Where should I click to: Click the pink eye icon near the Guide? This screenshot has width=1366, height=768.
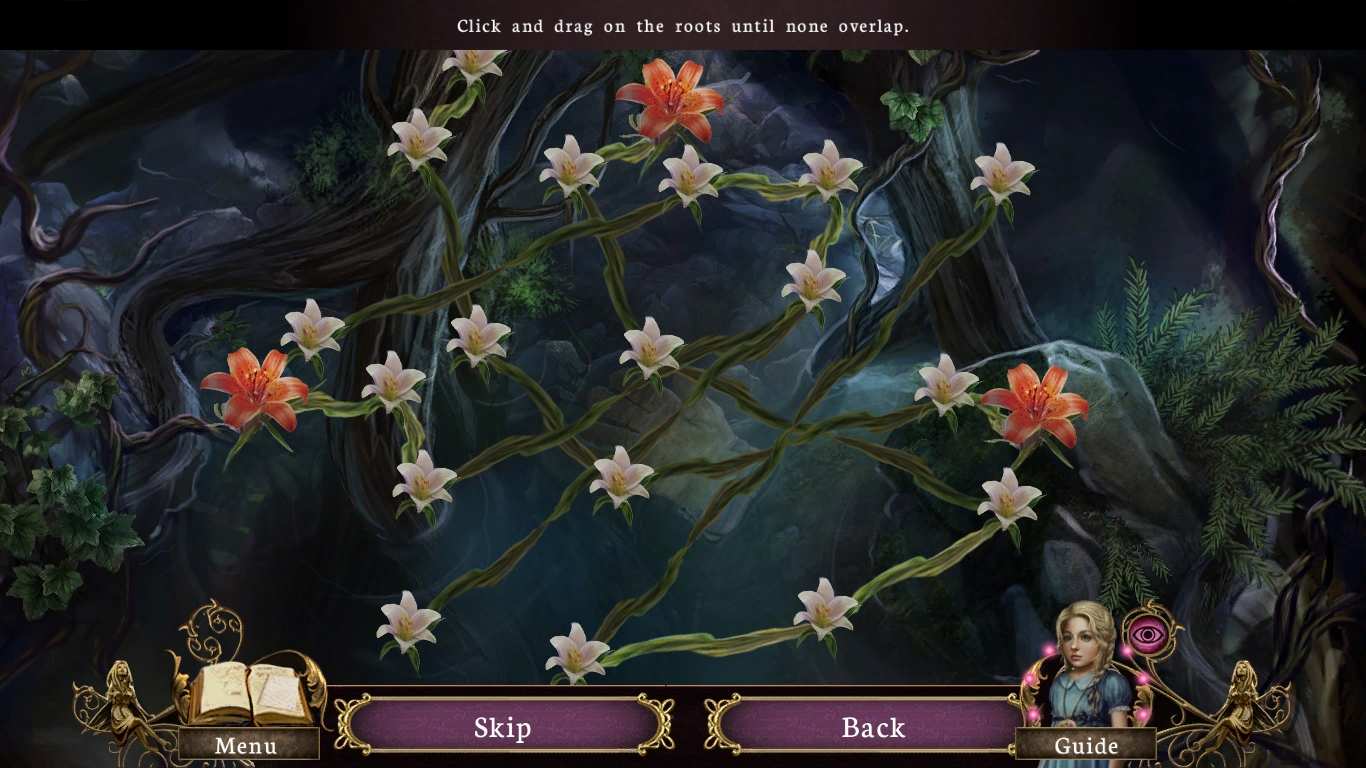[1148, 631]
